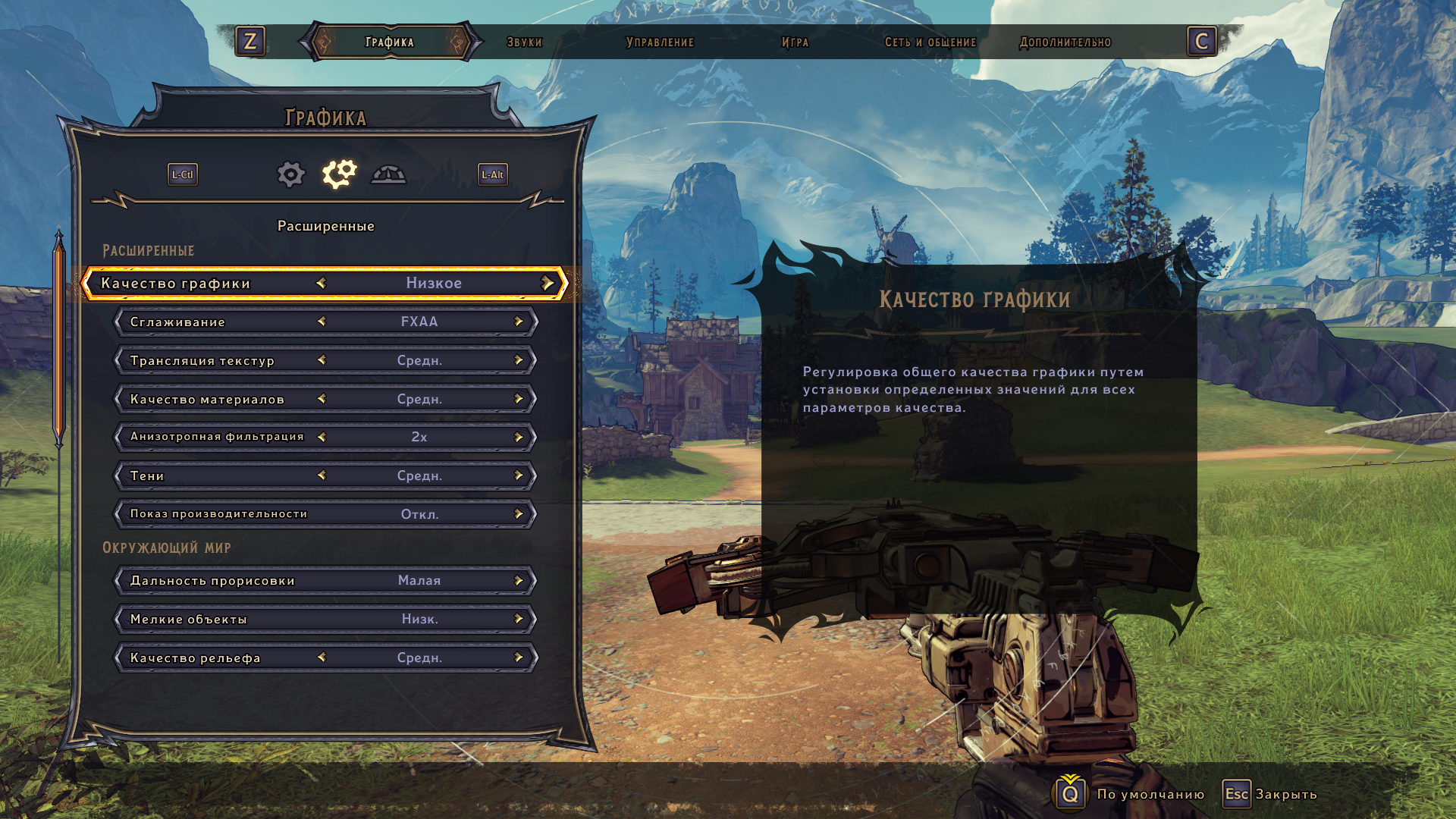The height and width of the screenshot is (819, 1456).
Task: Change Сглаживание using its right arrow
Action: [x=519, y=322]
